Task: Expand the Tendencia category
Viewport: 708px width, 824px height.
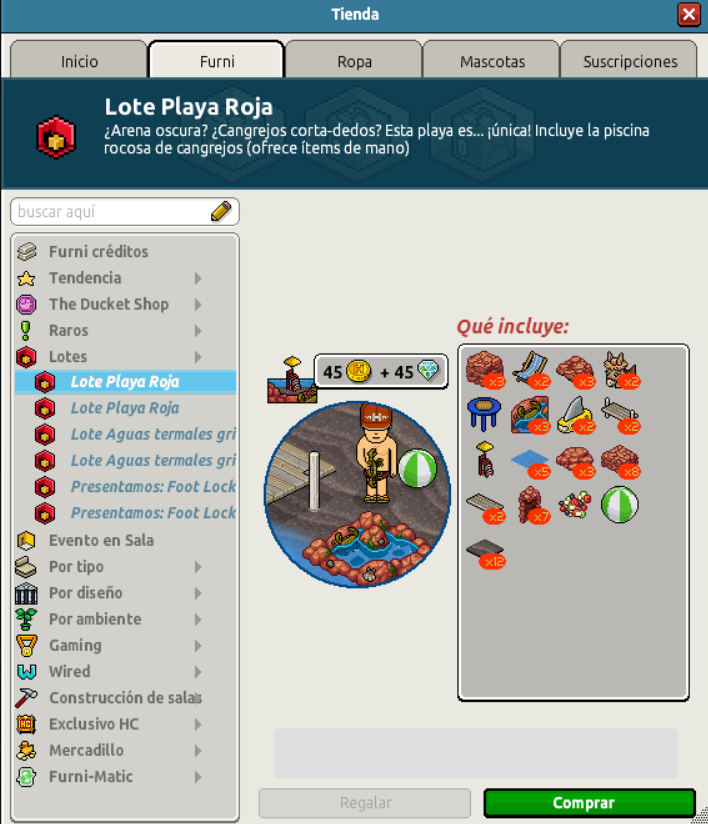Action: (x=85, y=278)
